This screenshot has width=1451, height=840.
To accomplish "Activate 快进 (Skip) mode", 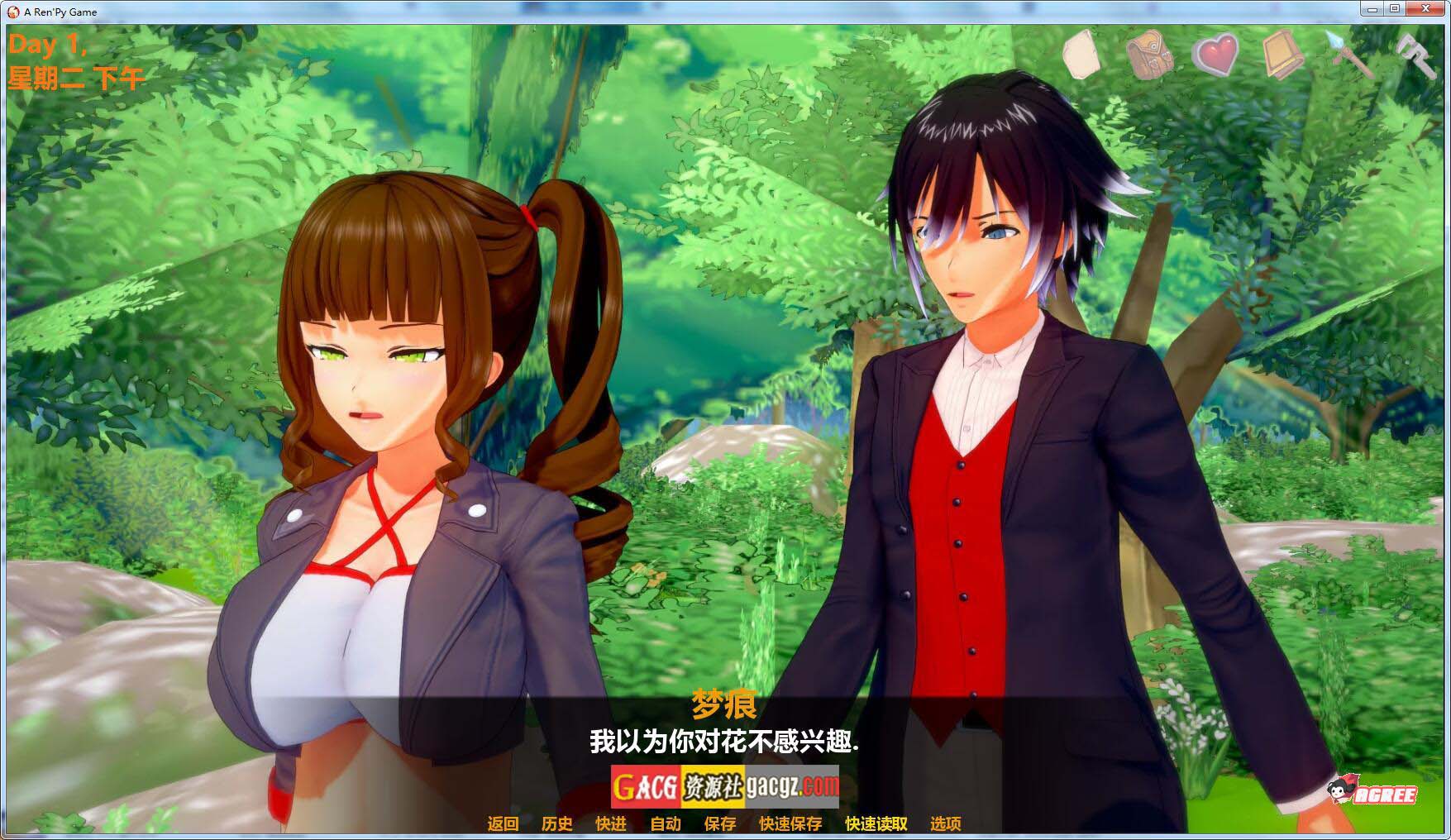I will pos(611,823).
